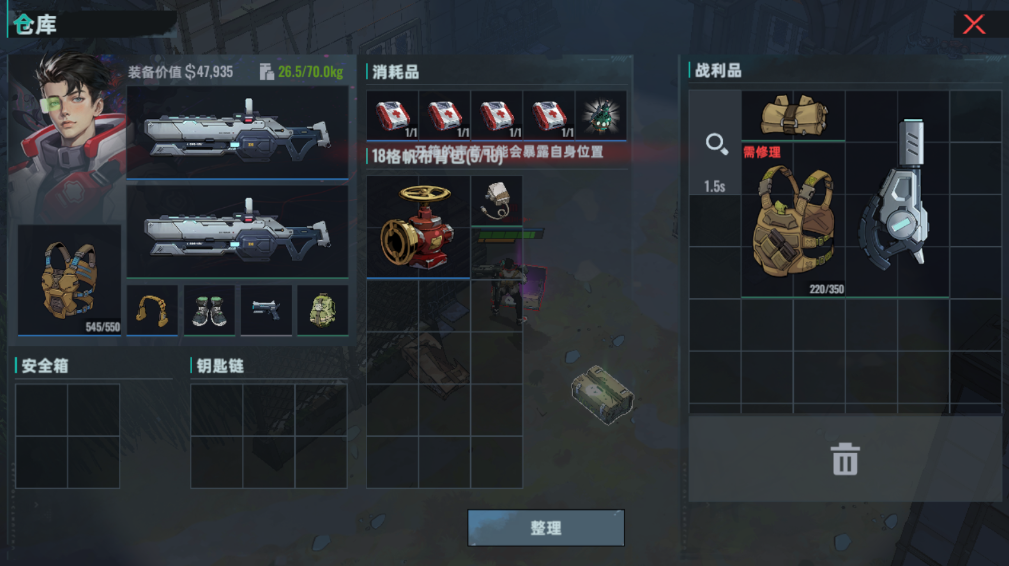Select the white adapter with cable item

pyautogui.click(x=497, y=201)
